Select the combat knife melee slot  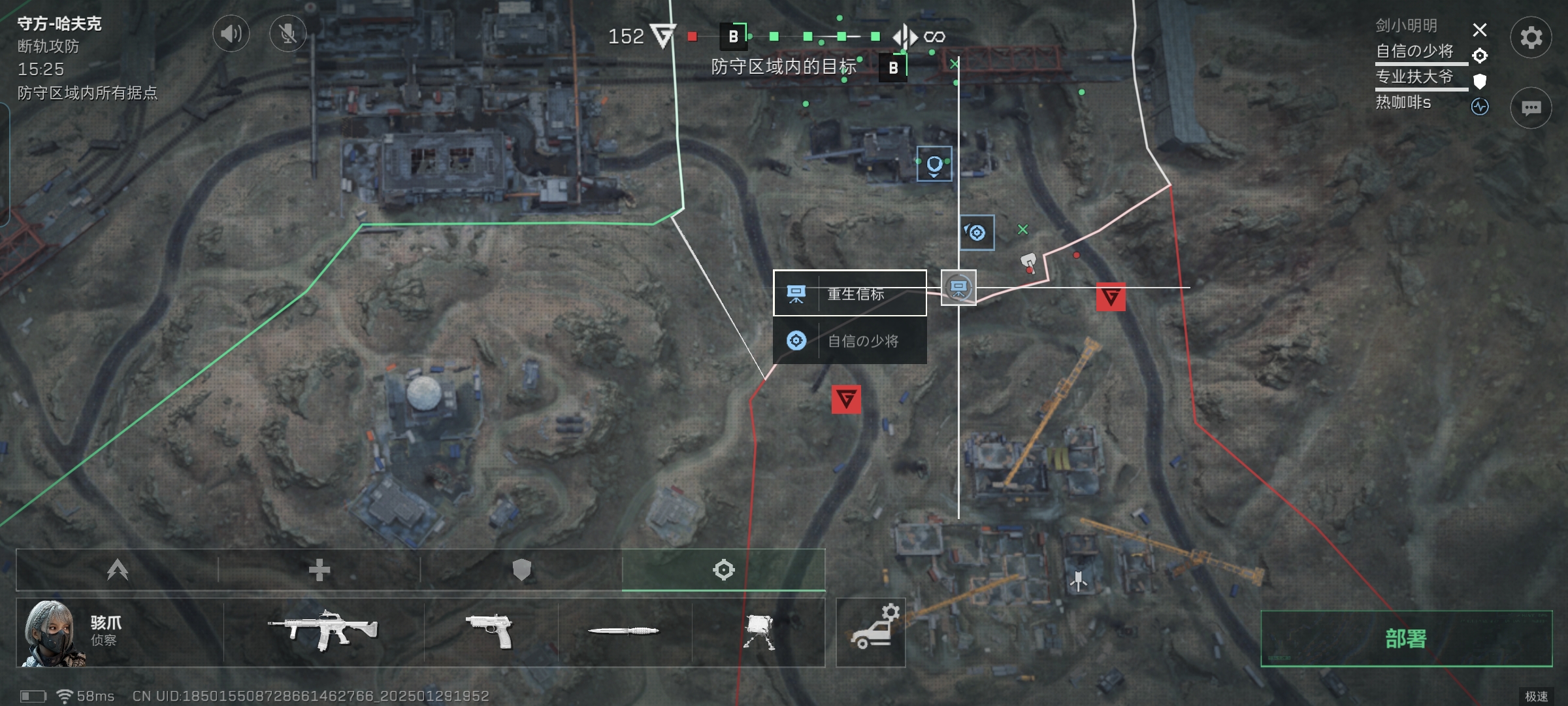click(624, 631)
